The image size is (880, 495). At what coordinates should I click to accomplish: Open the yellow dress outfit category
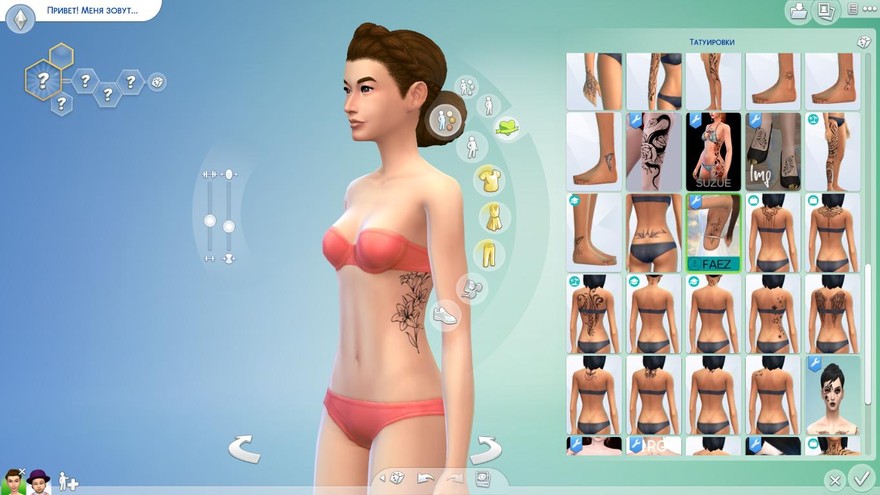(x=491, y=216)
